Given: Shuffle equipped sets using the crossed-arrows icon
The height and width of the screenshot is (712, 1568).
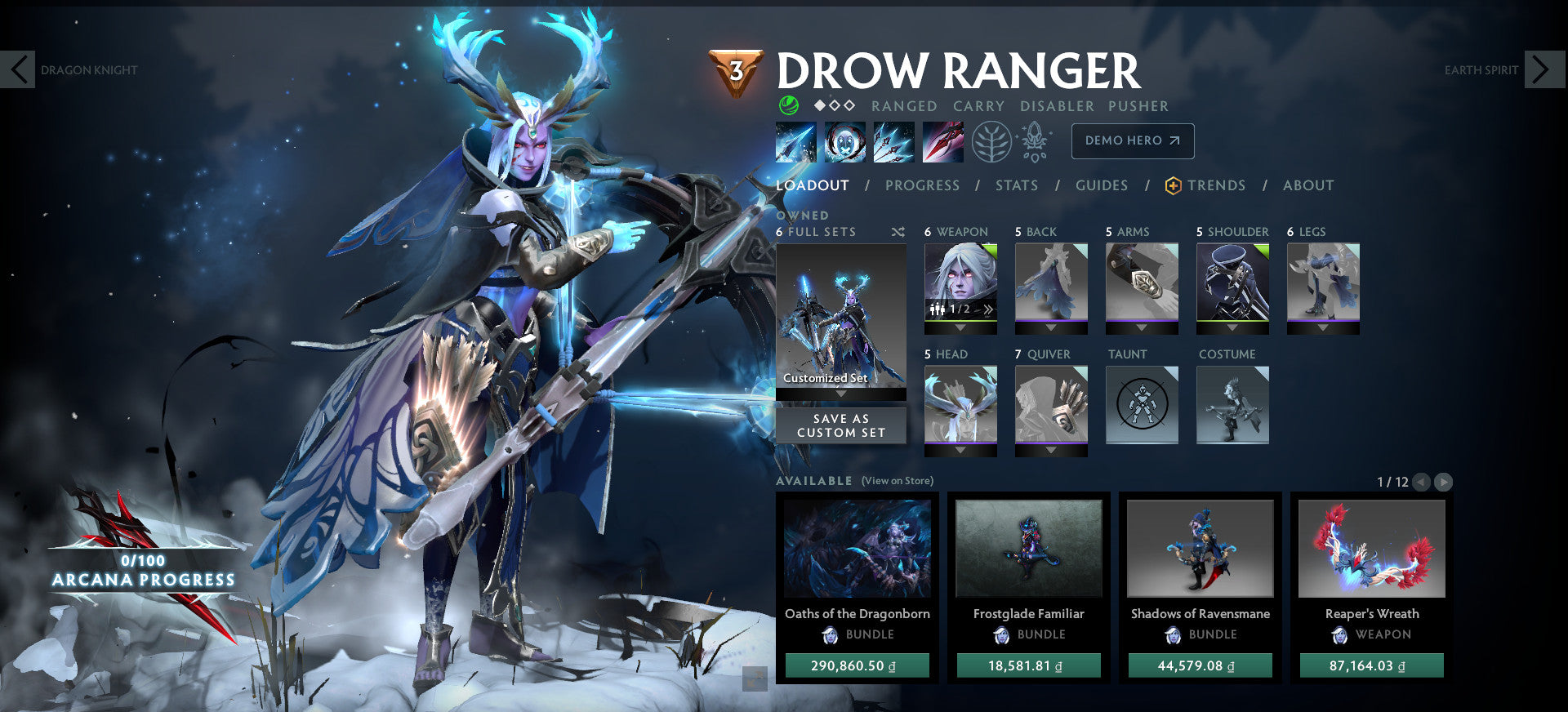Looking at the screenshot, I should [898, 231].
